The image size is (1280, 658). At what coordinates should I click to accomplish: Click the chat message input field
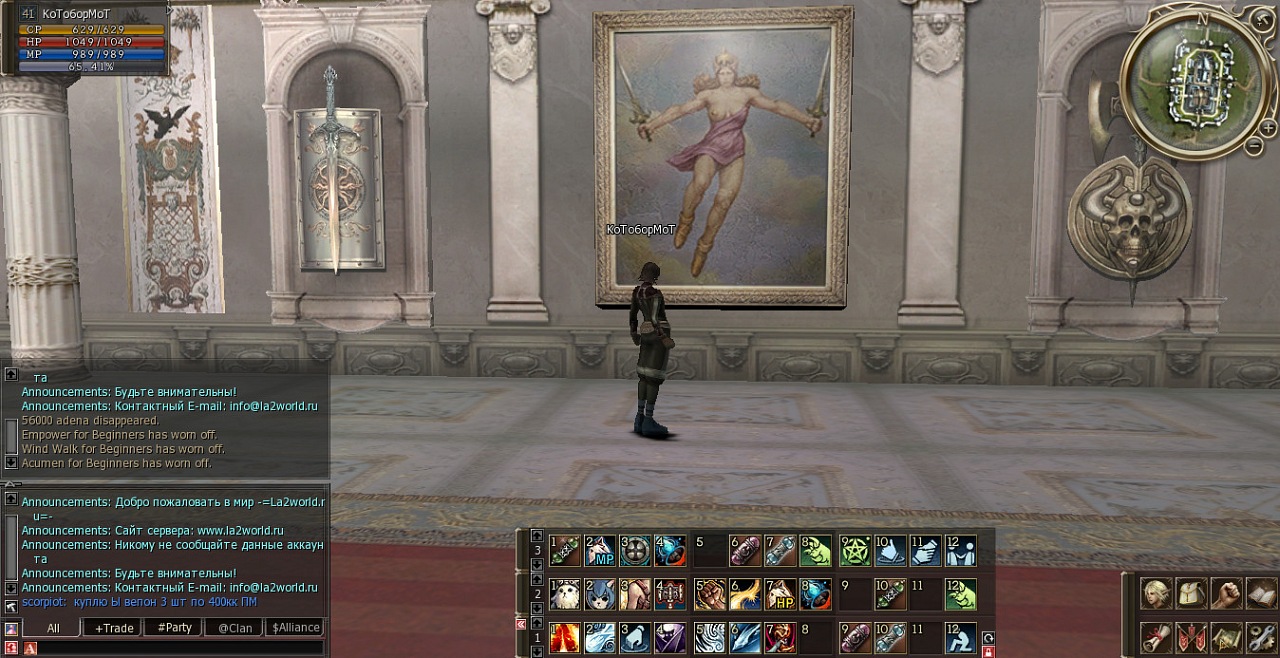click(x=180, y=649)
